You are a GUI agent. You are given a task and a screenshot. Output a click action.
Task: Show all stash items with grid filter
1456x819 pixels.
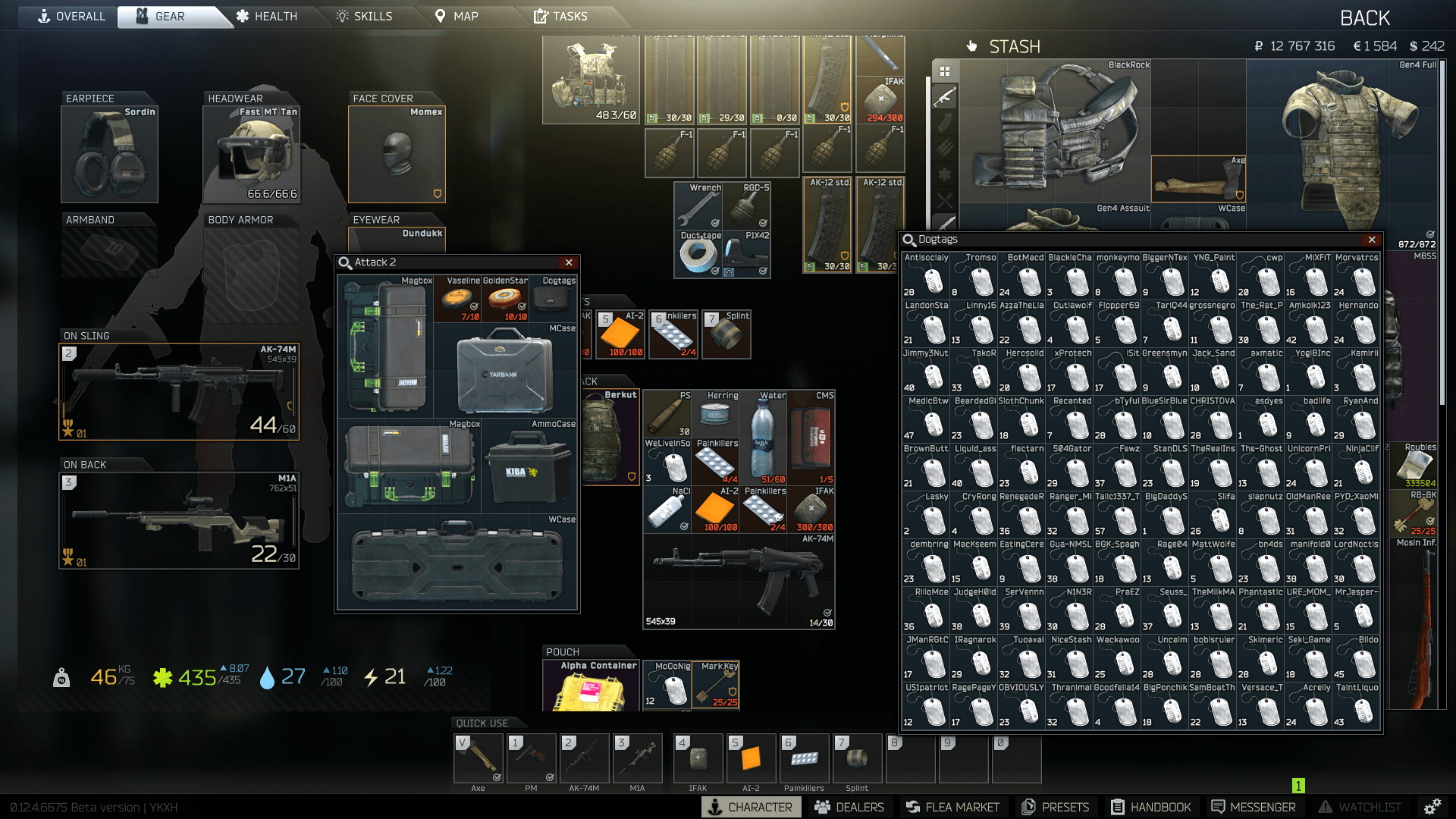click(946, 71)
